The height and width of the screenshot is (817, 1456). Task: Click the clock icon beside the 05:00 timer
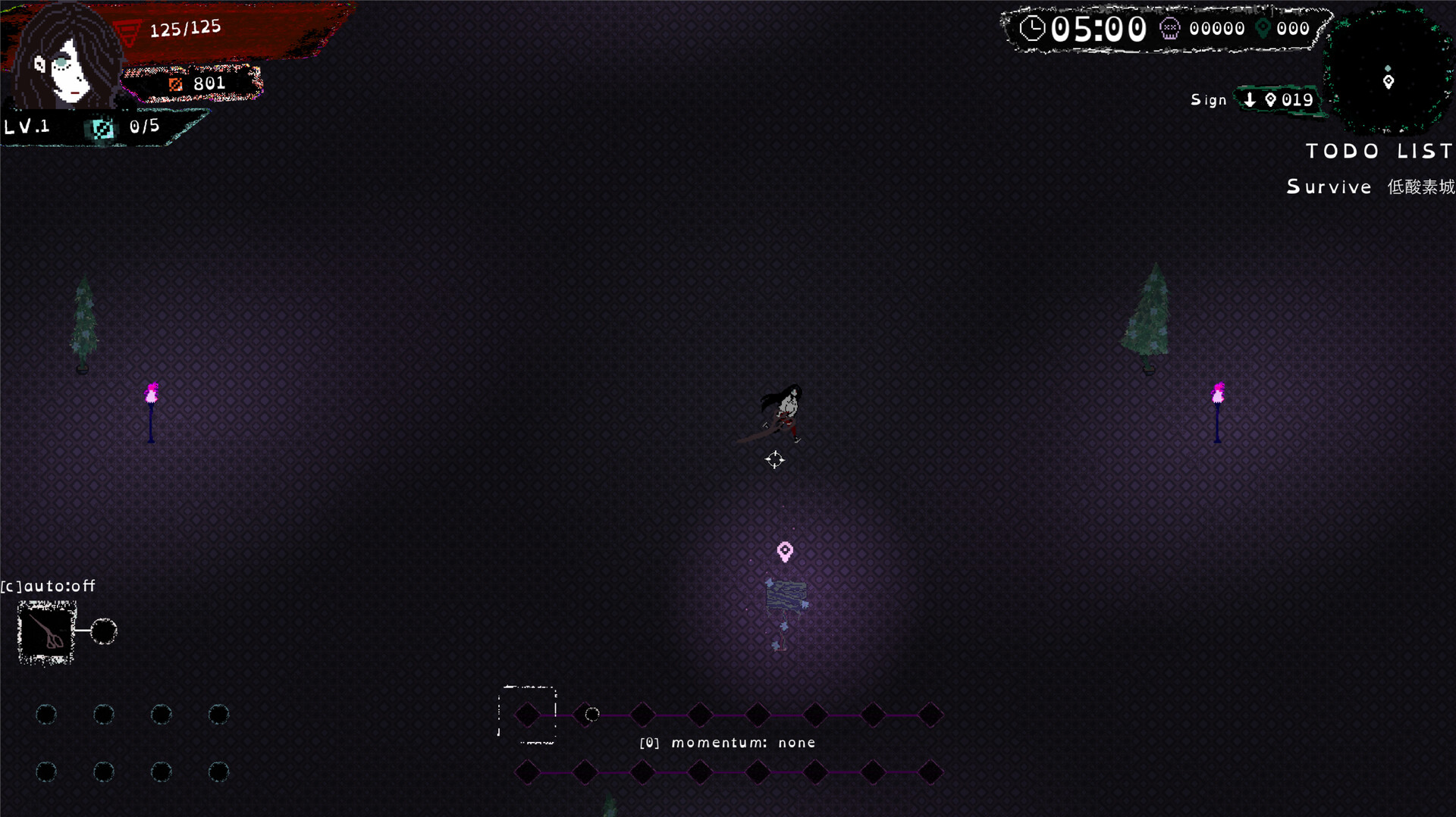tap(1034, 28)
